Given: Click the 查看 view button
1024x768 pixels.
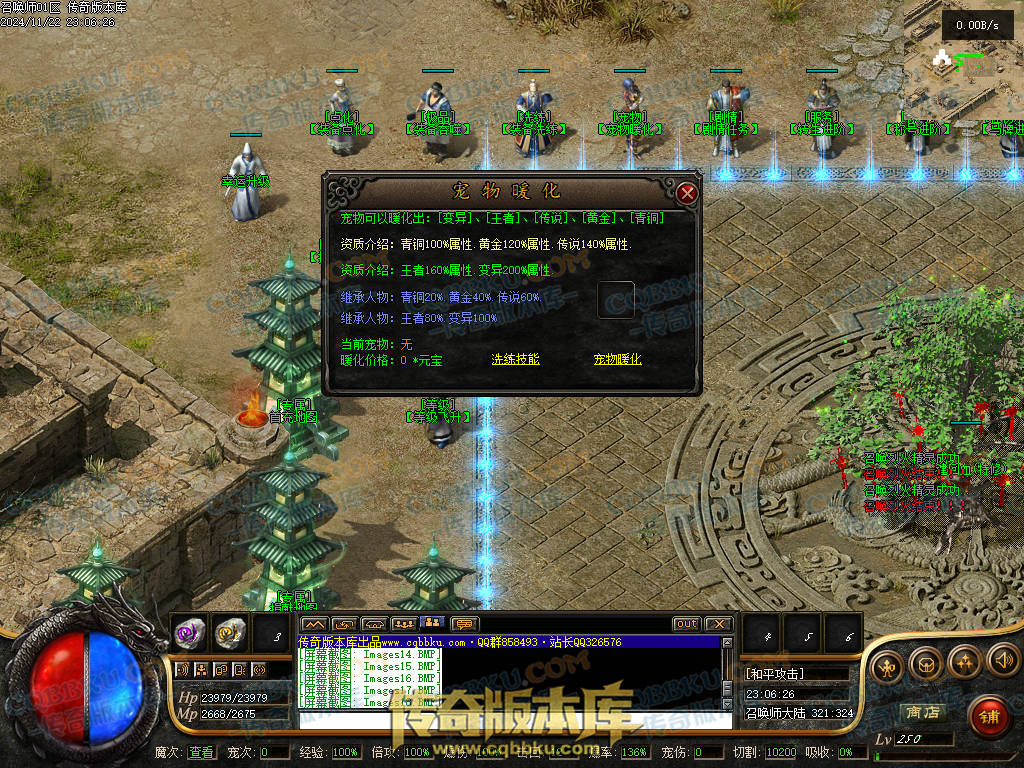Looking at the screenshot, I should pyautogui.click(x=201, y=752).
